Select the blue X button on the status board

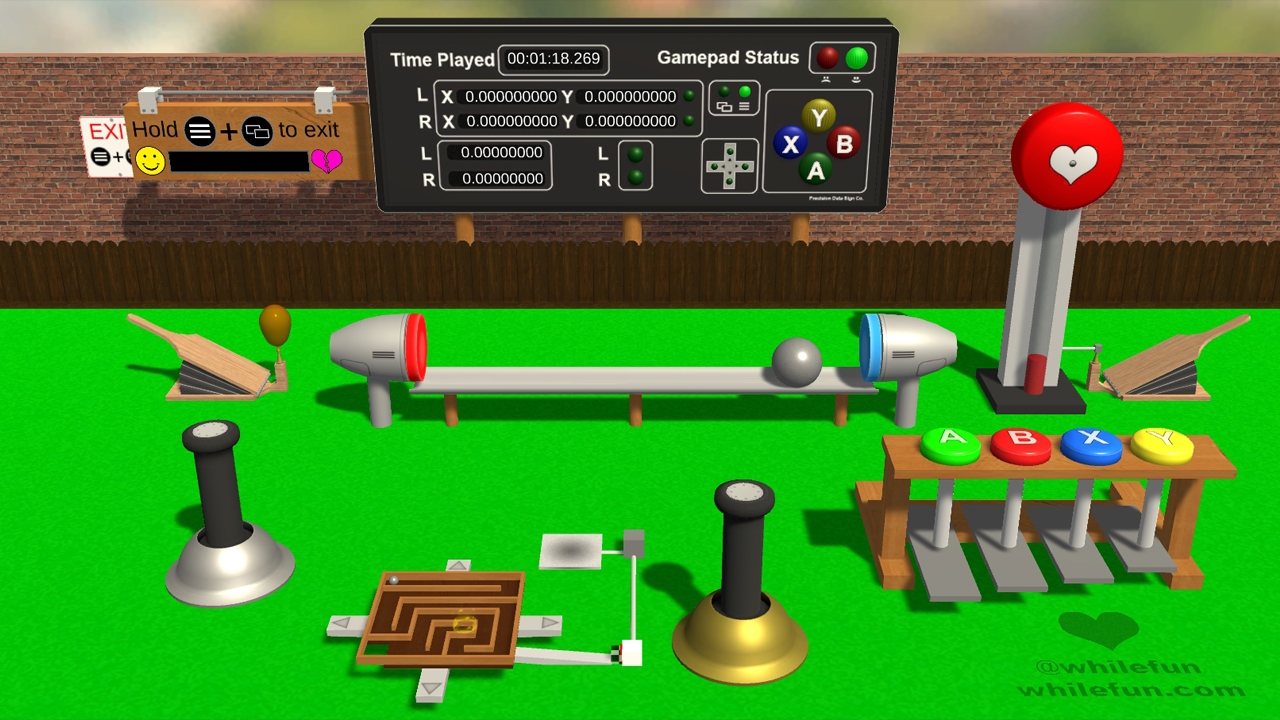pyautogui.click(x=790, y=144)
